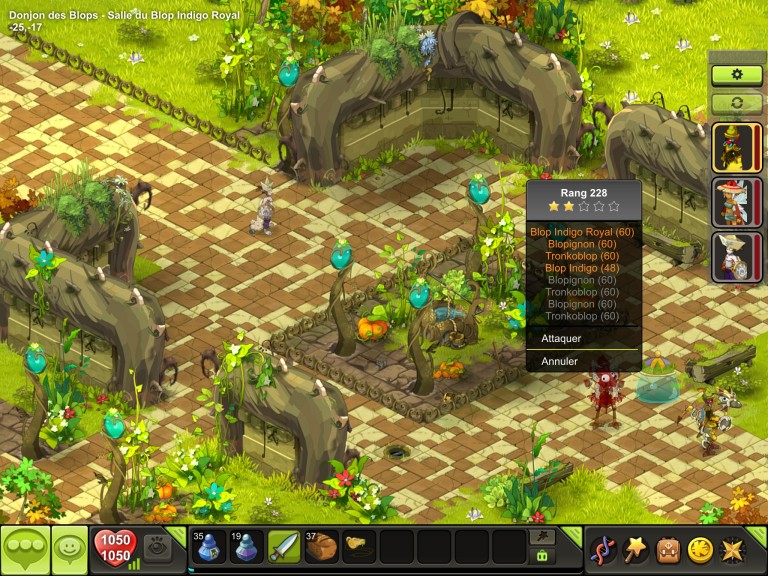
Task: Select the red-hatted party member portrait
Action: [737, 202]
